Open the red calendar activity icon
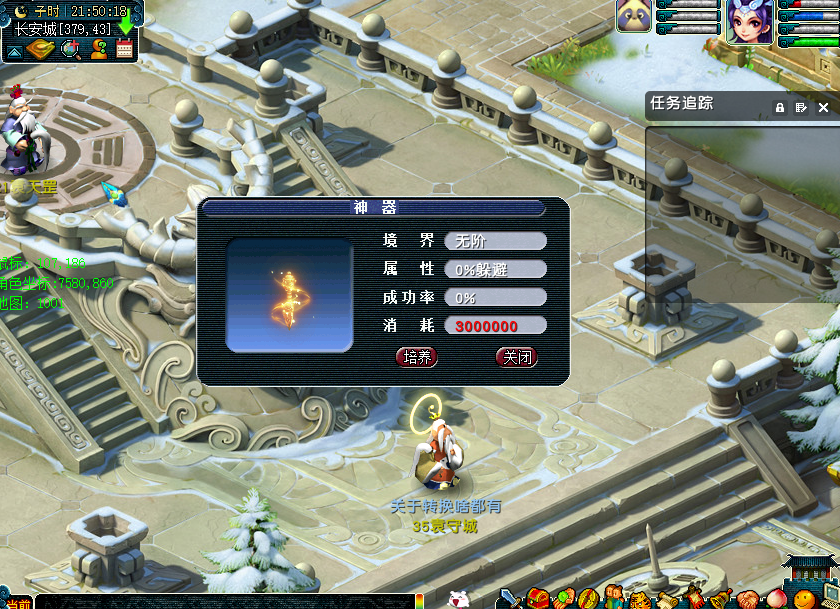The height and width of the screenshot is (609, 840). click(x=125, y=50)
